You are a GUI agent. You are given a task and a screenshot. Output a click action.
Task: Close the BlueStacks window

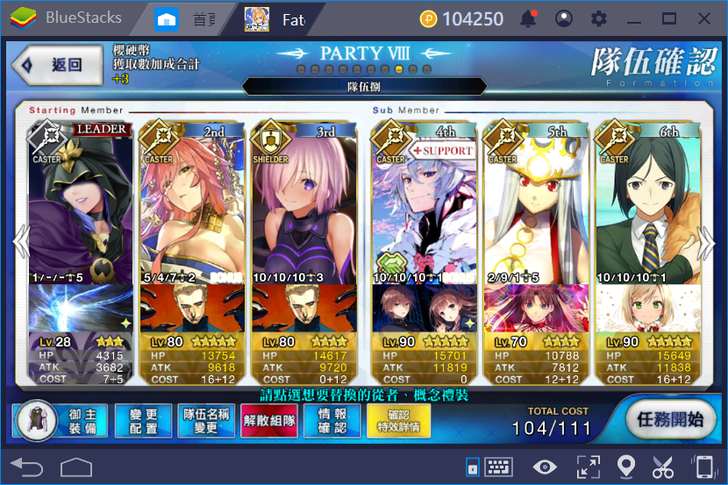[x=706, y=18]
